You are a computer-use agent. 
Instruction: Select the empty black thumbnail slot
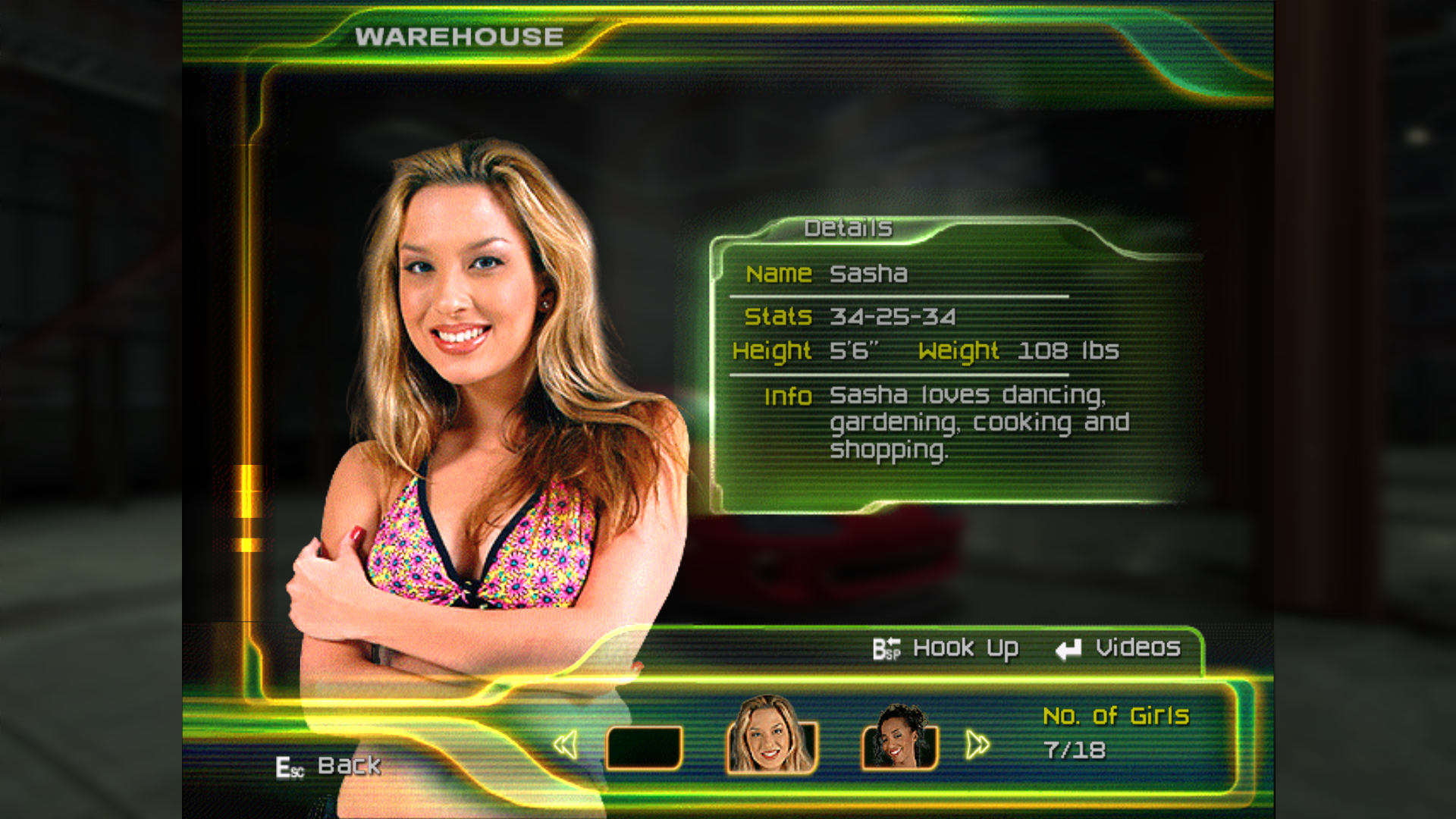(x=644, y=747)
